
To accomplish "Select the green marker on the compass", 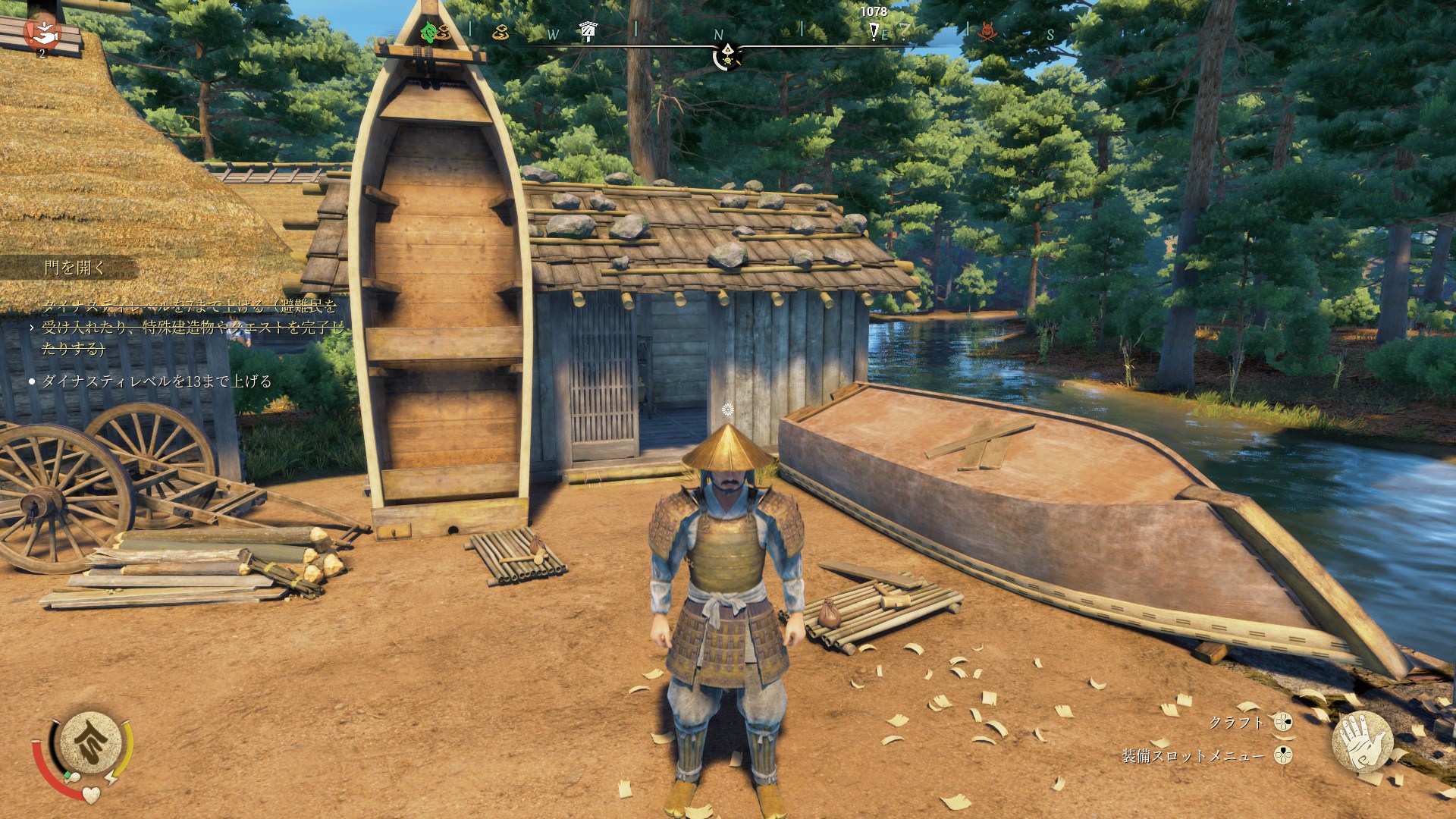I will point(429,32).
